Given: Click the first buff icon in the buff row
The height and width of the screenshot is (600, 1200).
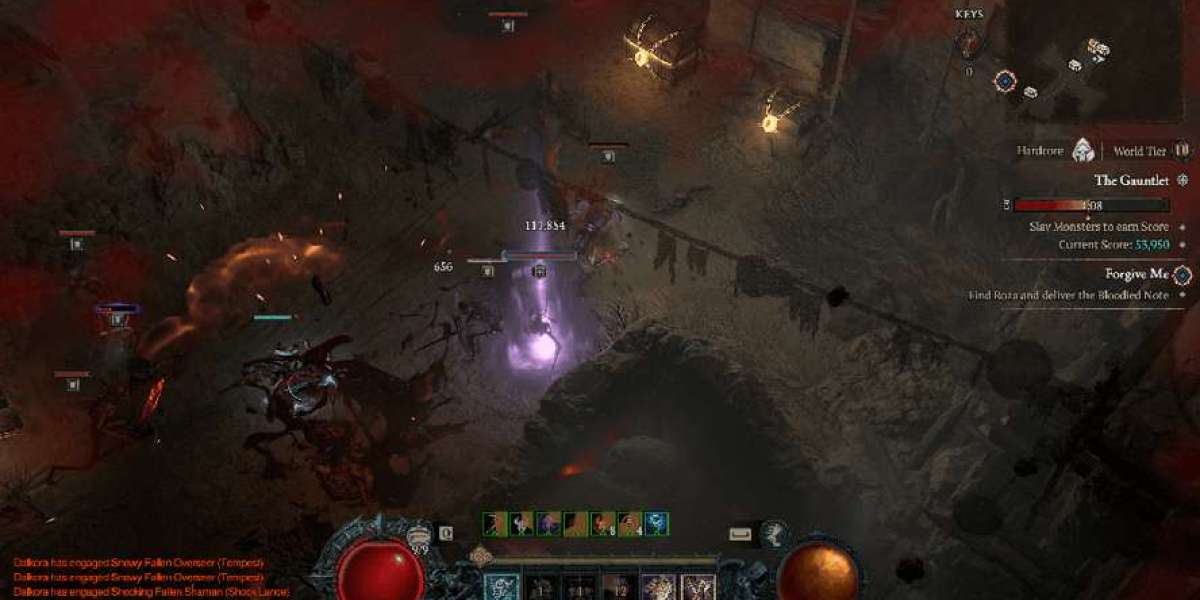Looking at the screenshot, I should [495, 524].
